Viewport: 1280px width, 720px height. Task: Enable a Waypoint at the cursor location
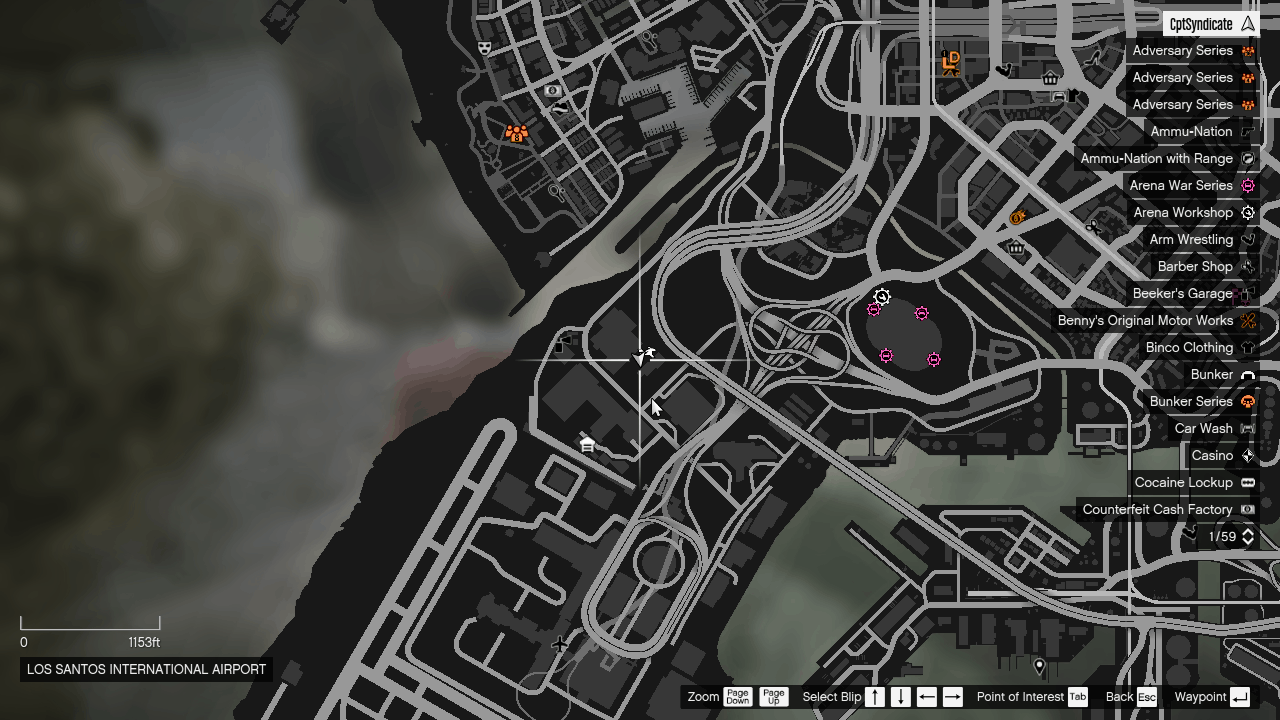point(1238,697)
